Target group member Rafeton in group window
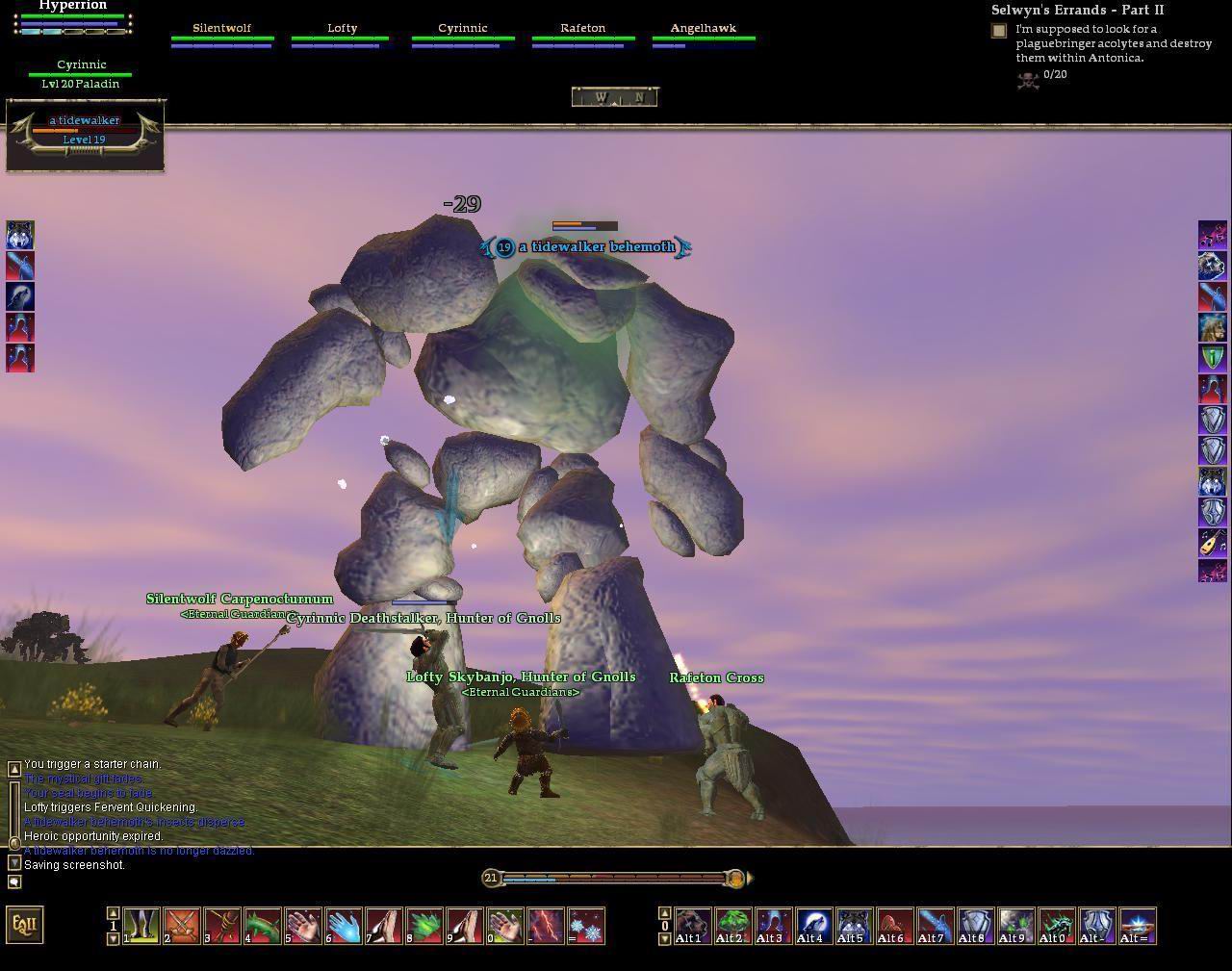This screenshot has height=971, width=1232. pos(582,33)
